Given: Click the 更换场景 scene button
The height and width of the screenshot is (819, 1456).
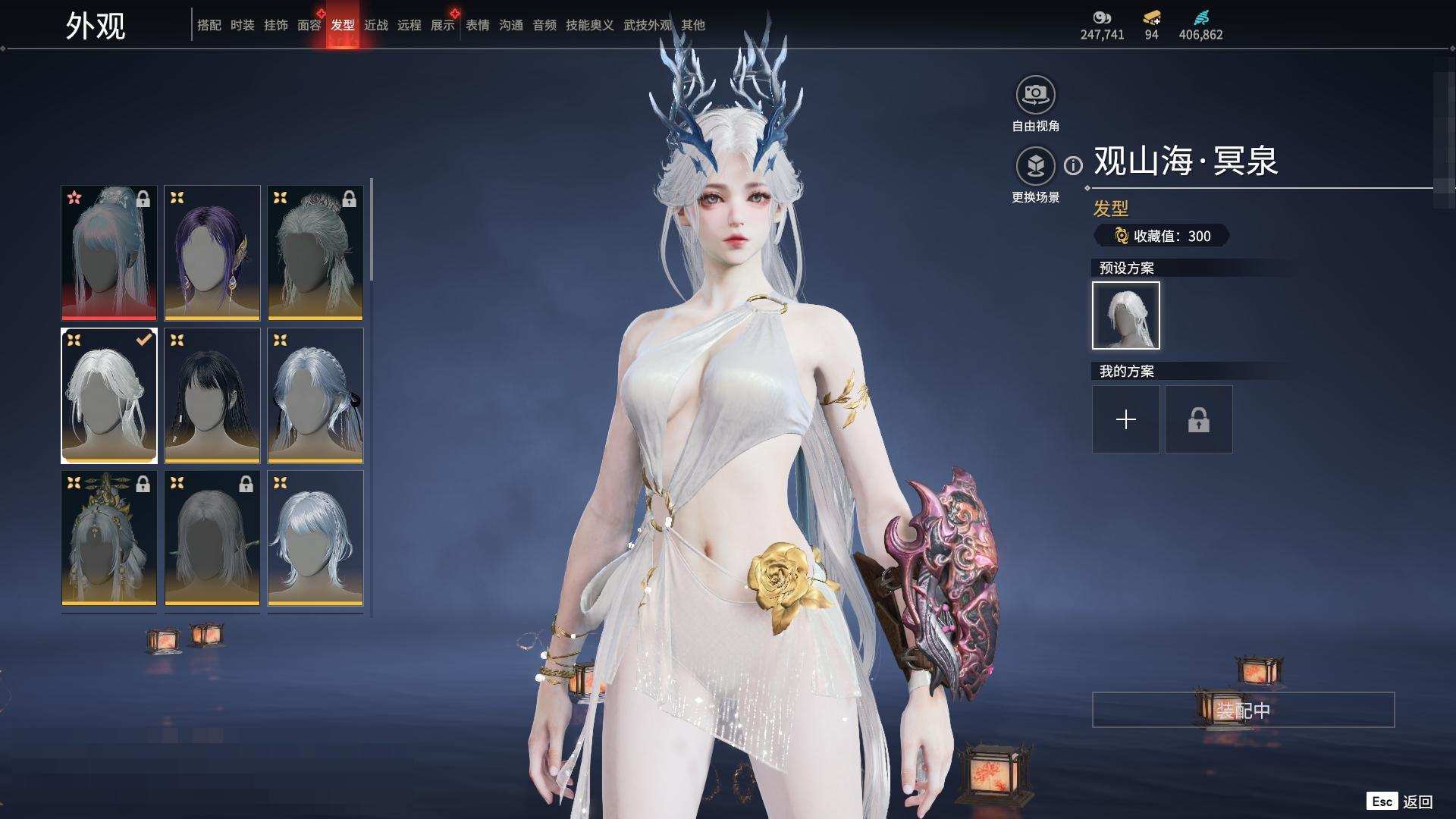Looking at the screenshot, I should [x=1035, y=166].
